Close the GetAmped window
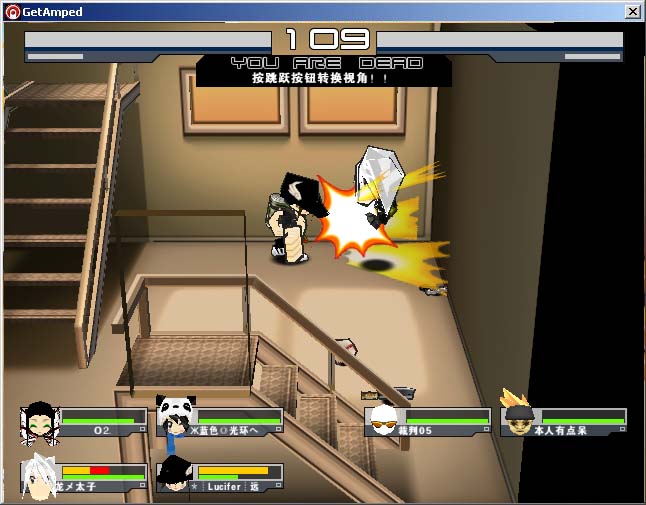Viewport: 646px width, 505px height. tap(633, 12)
